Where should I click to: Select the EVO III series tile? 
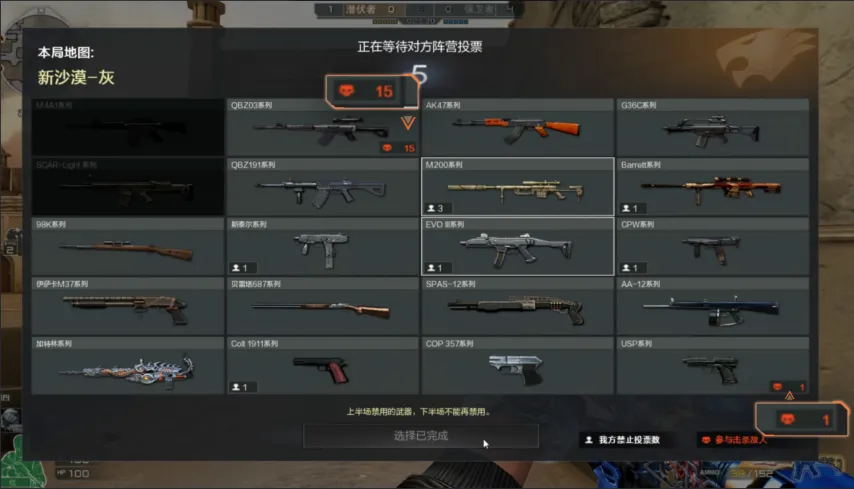pyautogui.click(x=517, y=247)
